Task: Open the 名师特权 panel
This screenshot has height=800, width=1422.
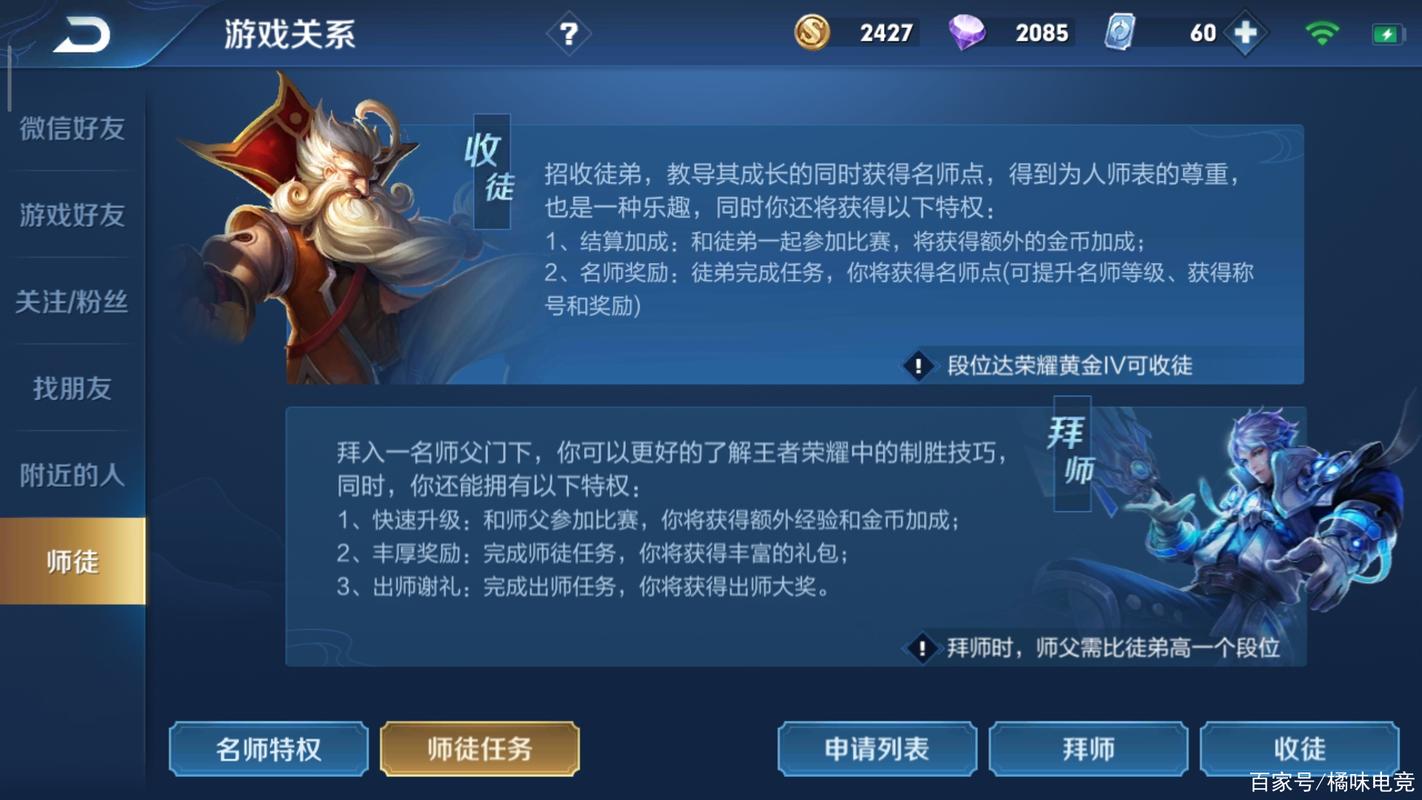Action: pos(267,748)
